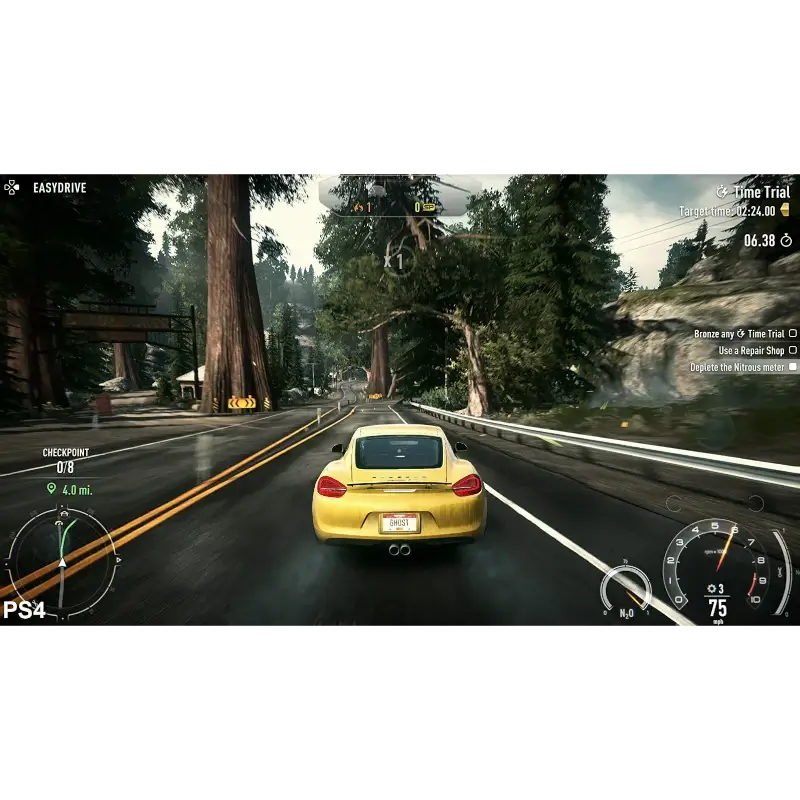
Task: Choose the Use a Repair Shop objective
Action: coord(752,351)
